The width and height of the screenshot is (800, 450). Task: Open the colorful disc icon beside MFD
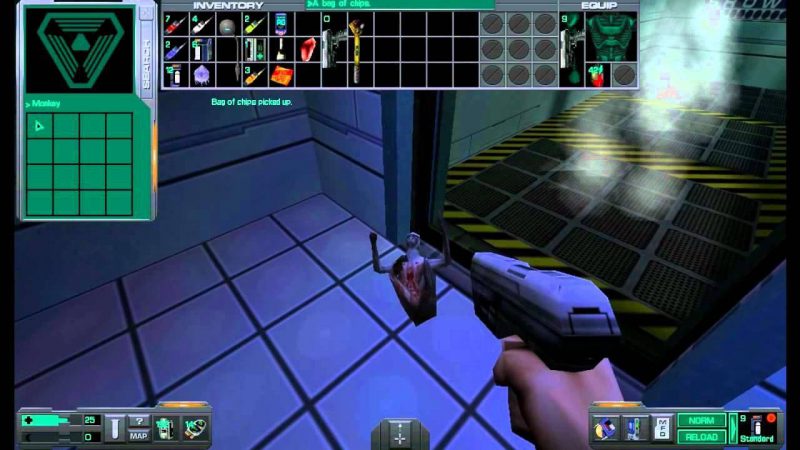point(606,428)
